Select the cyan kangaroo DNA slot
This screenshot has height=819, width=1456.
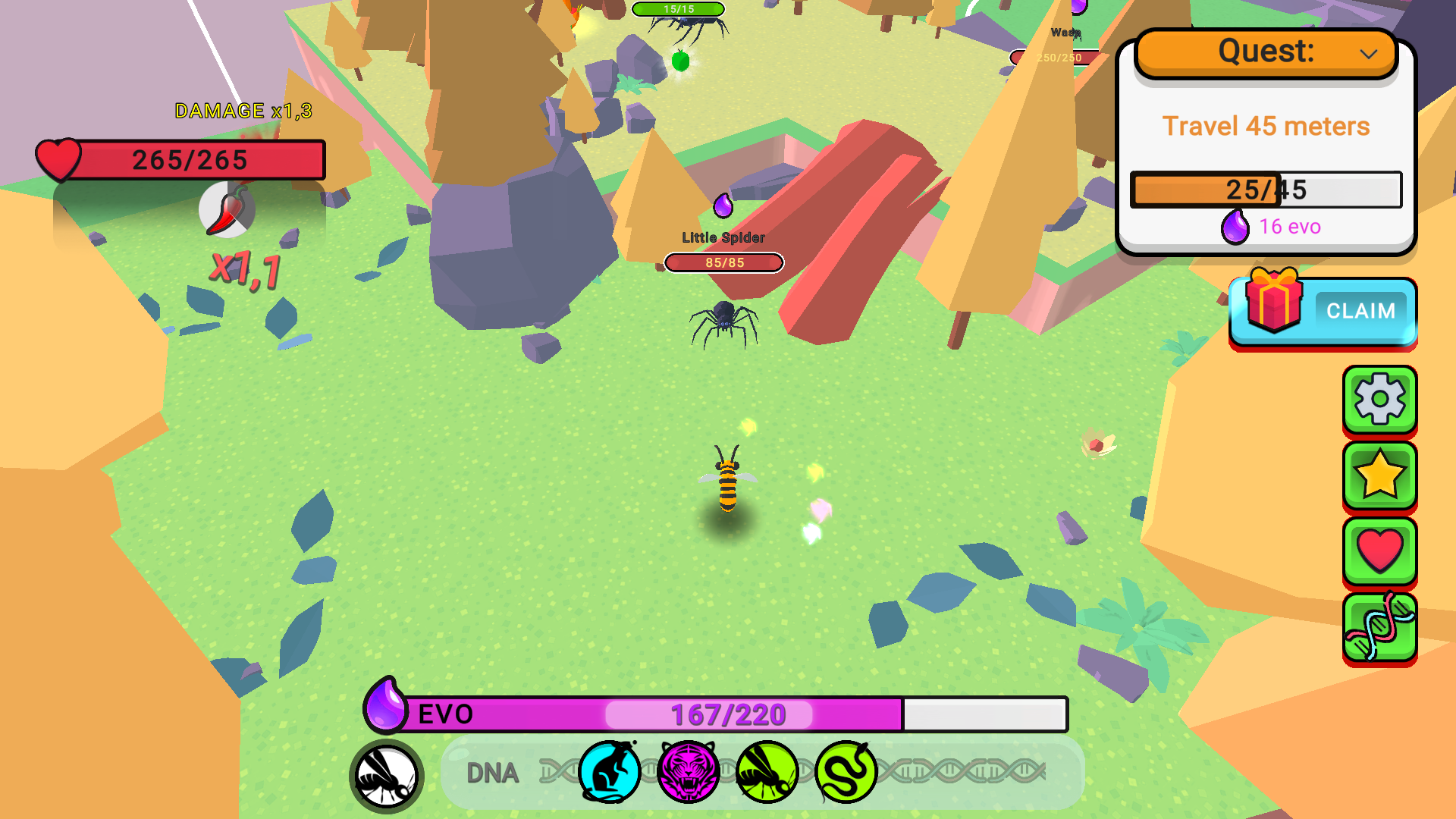pyautogui.click(x=611, y=770)
